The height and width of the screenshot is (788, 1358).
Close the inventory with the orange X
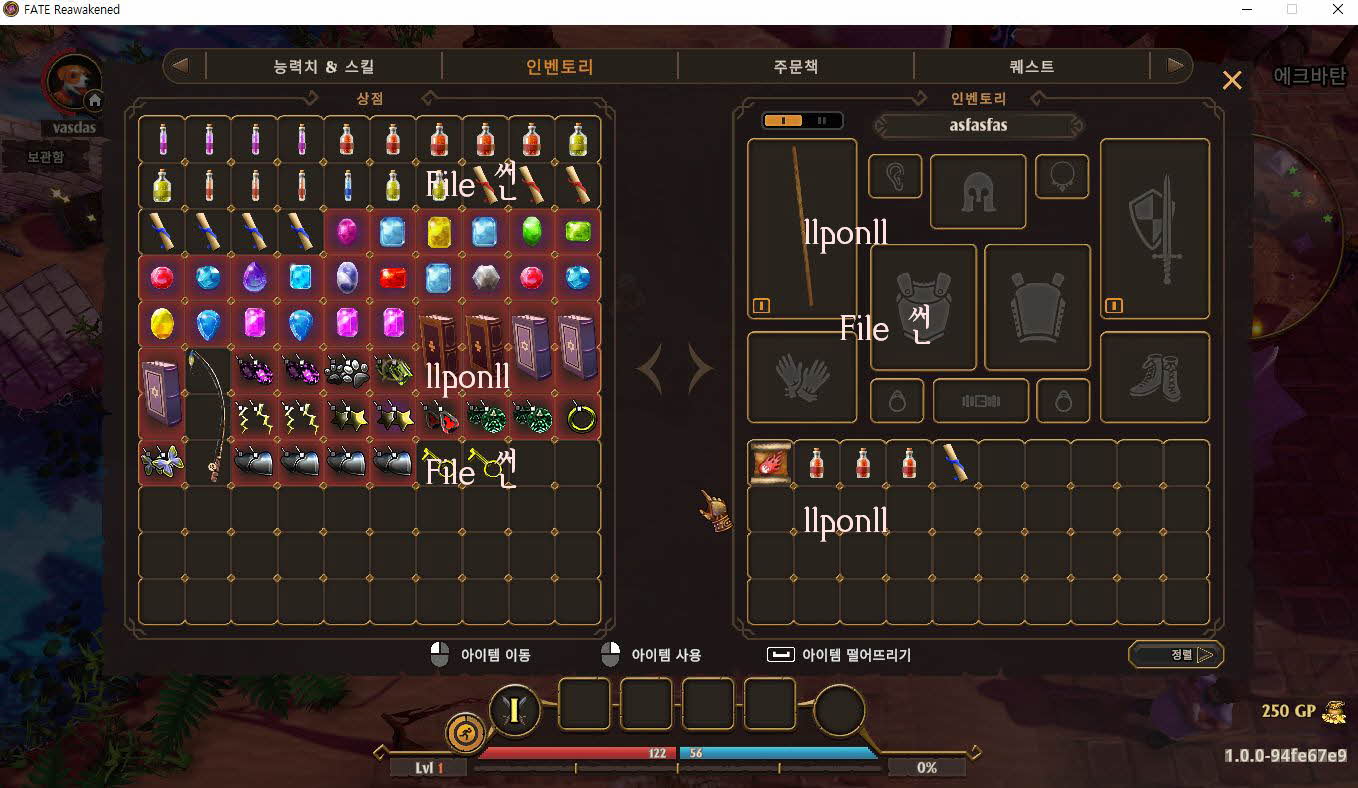click(1232, 80)
